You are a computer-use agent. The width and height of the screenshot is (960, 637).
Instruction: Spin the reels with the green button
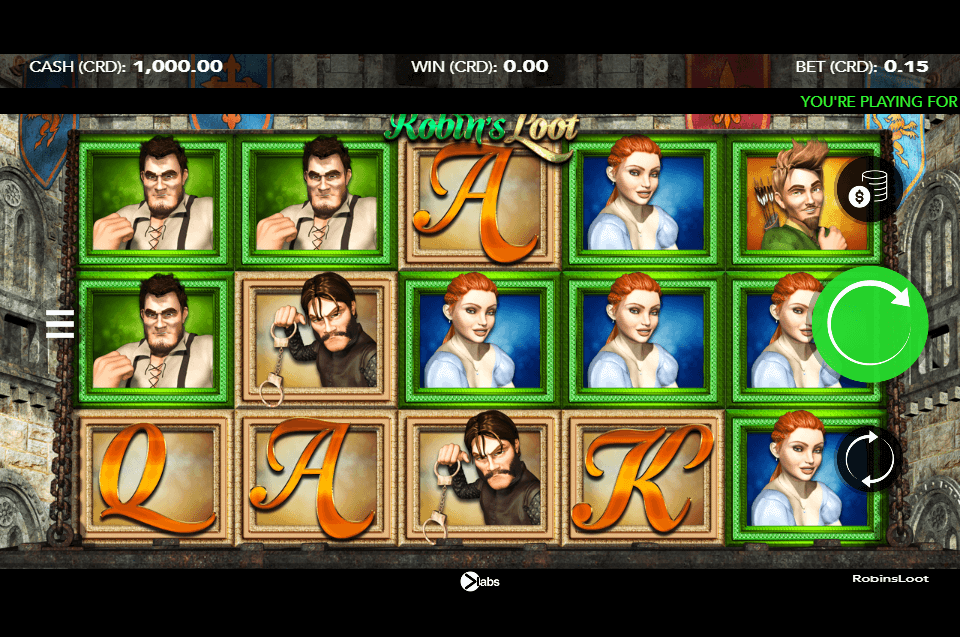869,323
